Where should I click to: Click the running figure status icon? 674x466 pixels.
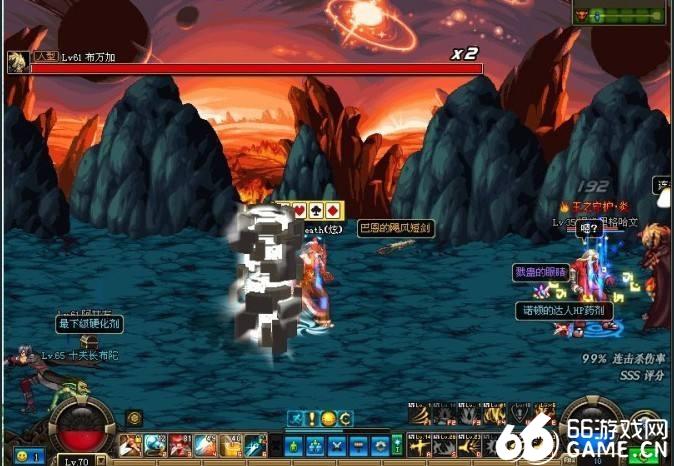tap(295, 418)
